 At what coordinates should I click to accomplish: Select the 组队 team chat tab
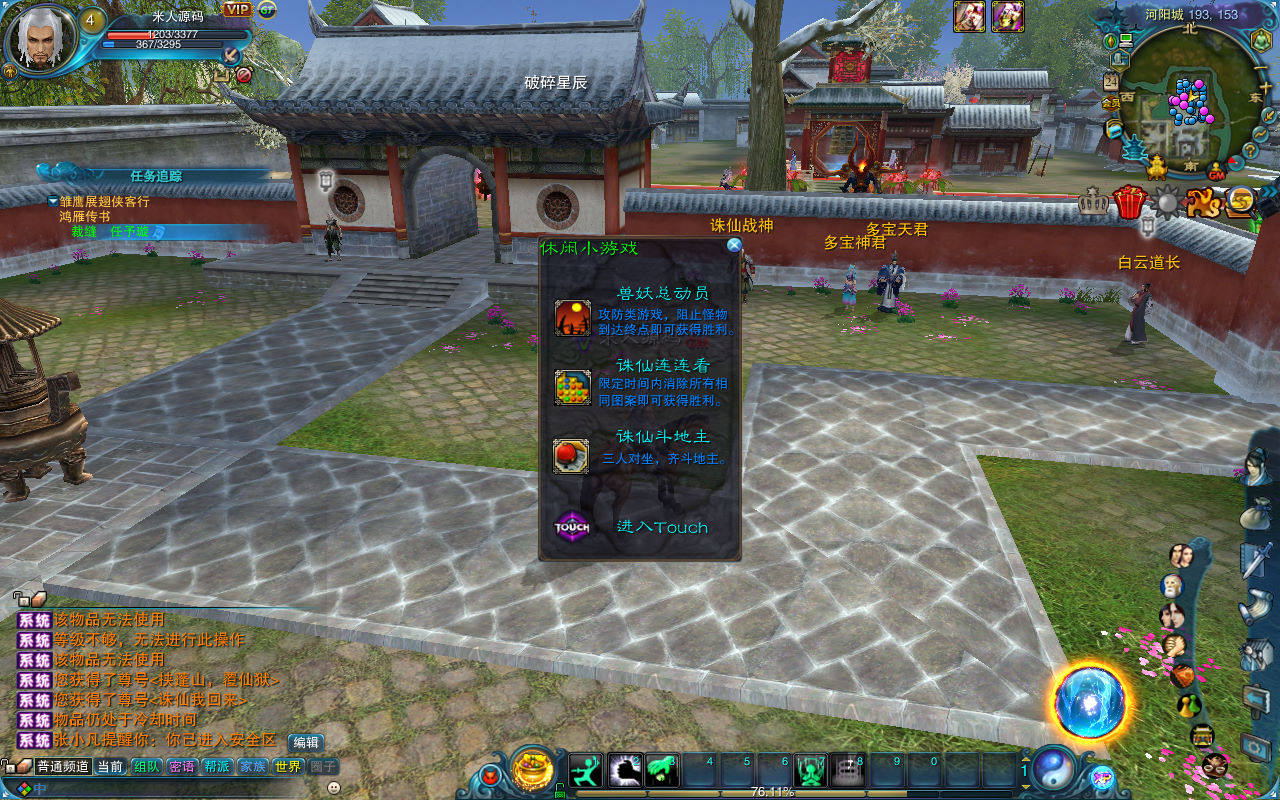[x=148, y=767]
